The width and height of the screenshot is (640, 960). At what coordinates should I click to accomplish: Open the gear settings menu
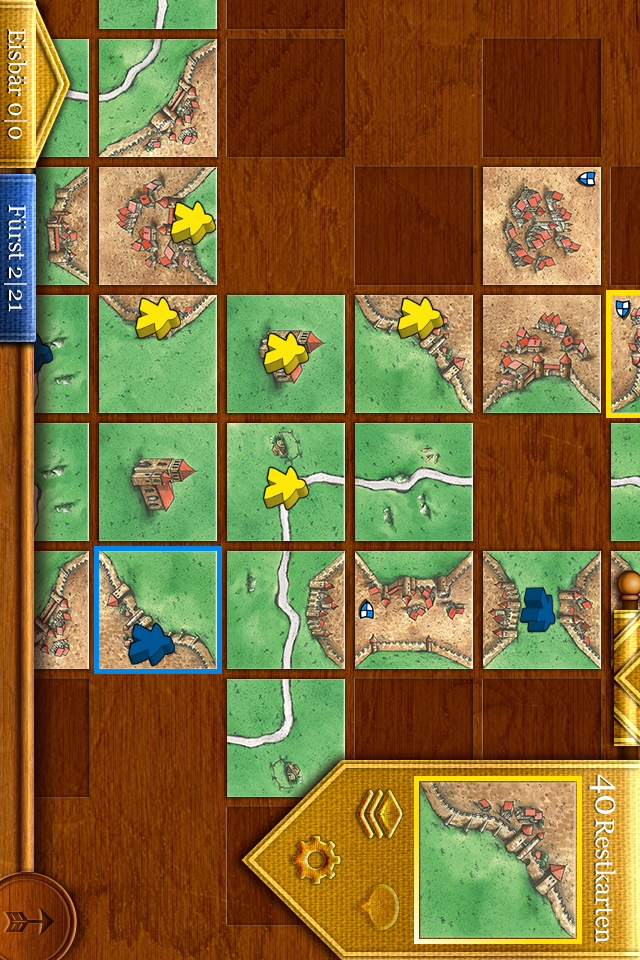coord(316,858)
